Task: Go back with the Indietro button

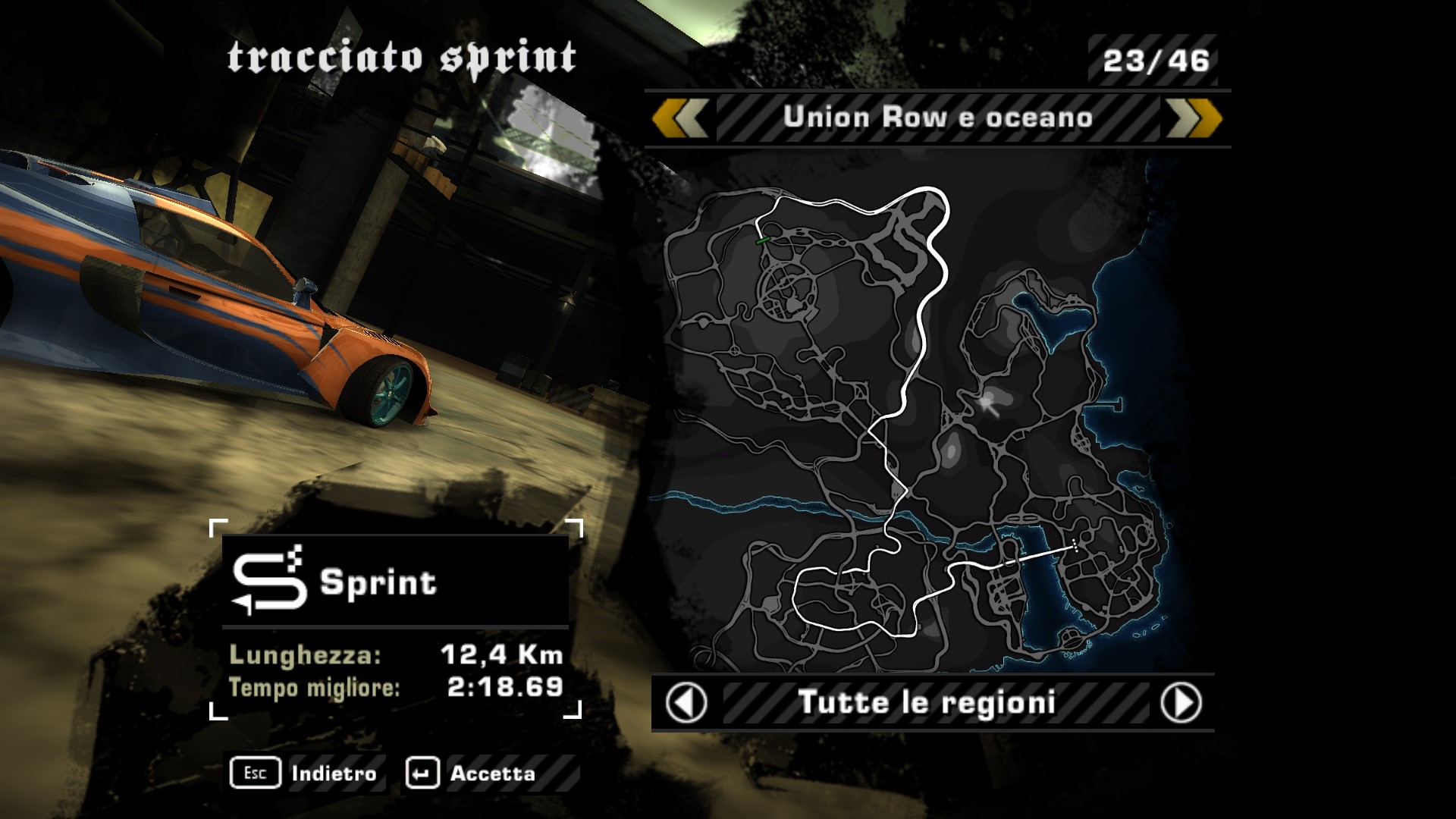Action: [306, 773]
